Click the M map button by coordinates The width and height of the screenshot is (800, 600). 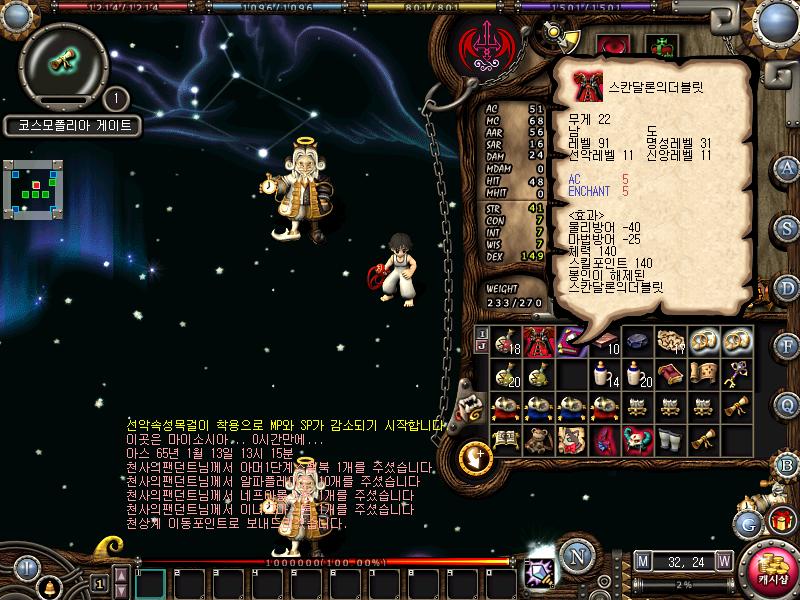642,561
